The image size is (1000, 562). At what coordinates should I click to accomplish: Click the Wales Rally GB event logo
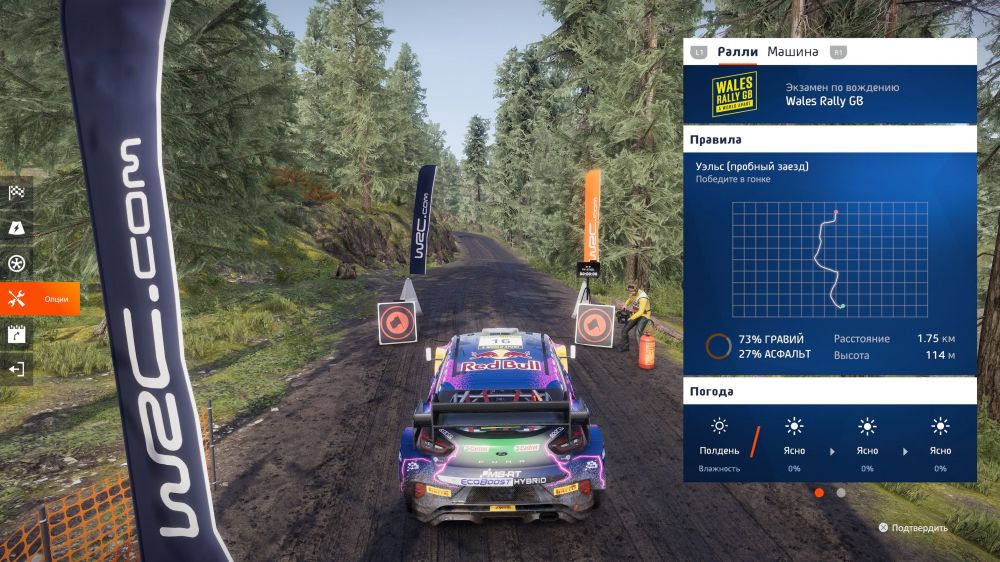734,94
